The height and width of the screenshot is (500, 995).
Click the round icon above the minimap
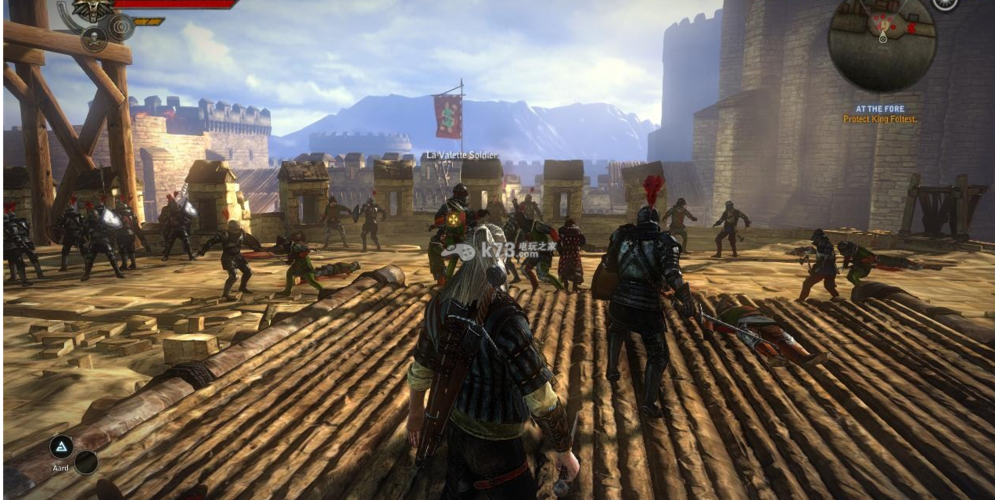944,4
